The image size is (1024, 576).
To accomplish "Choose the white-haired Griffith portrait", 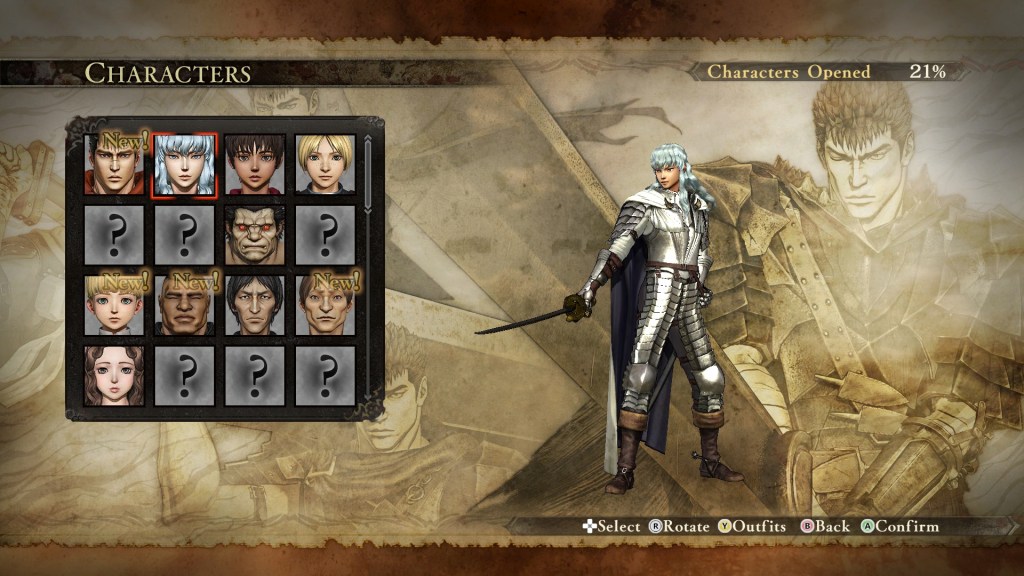I will [184, 165].
